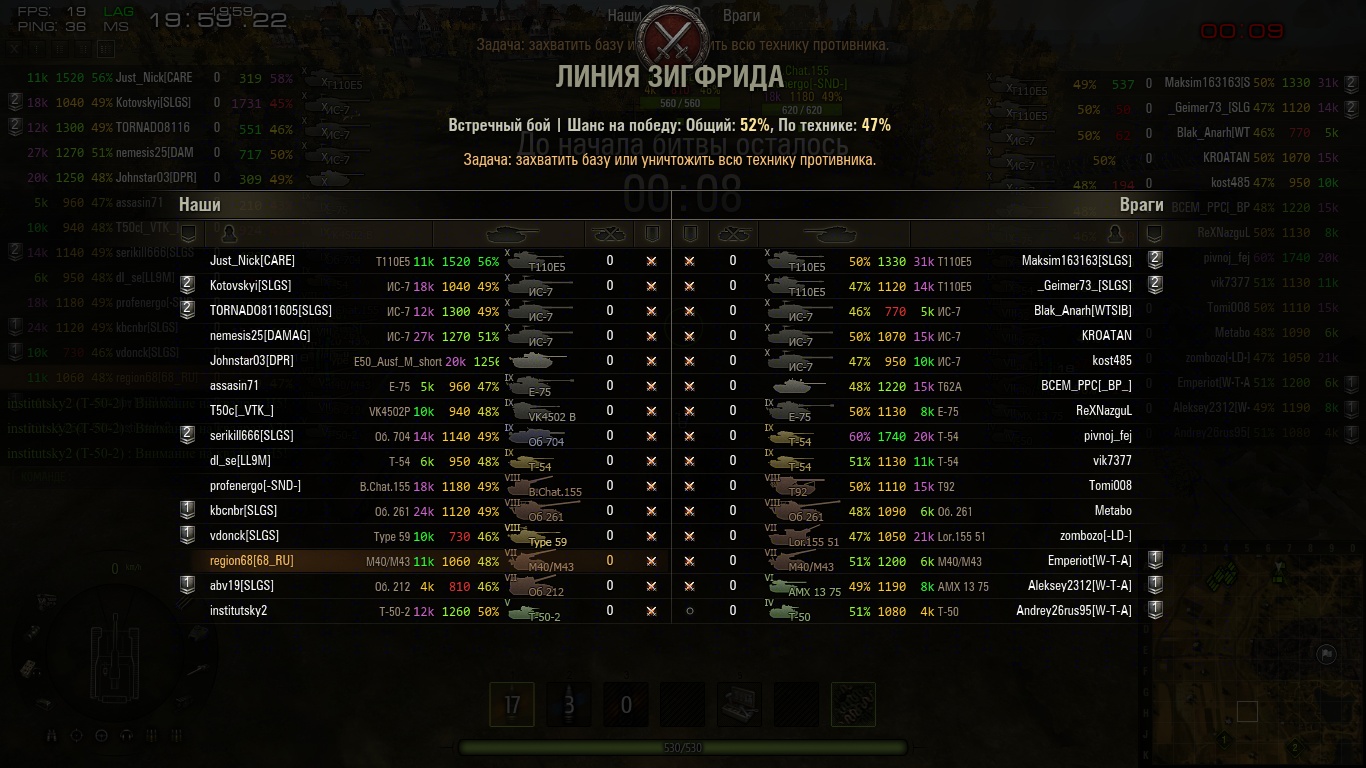The height and width of the screenshot is (768, 1366).
Task: Select enemy Maksim163163[SLGS] row
Action: (x=1076, y=261)
